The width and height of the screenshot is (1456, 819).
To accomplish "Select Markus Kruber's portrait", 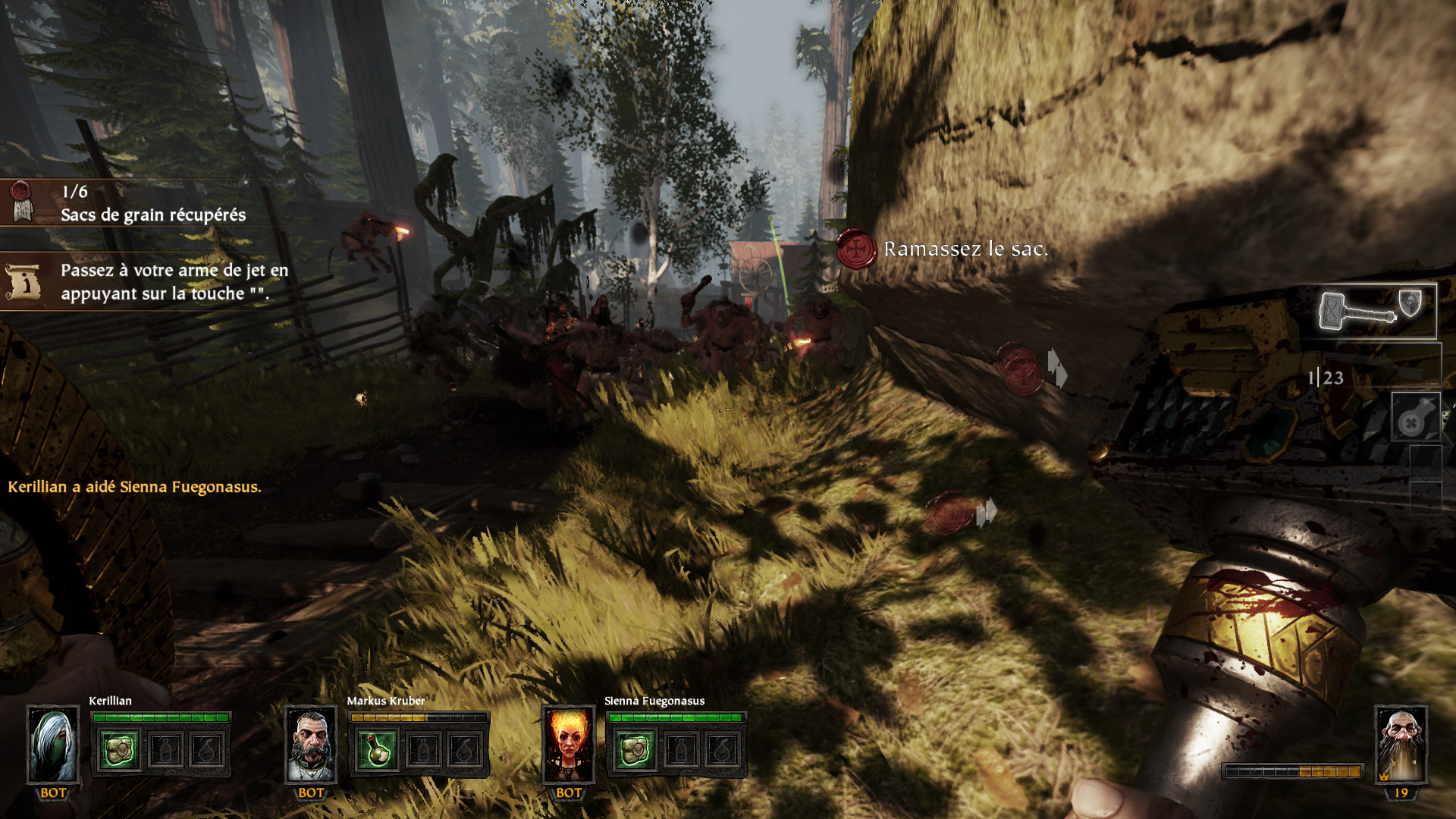I will click(311, 745).
